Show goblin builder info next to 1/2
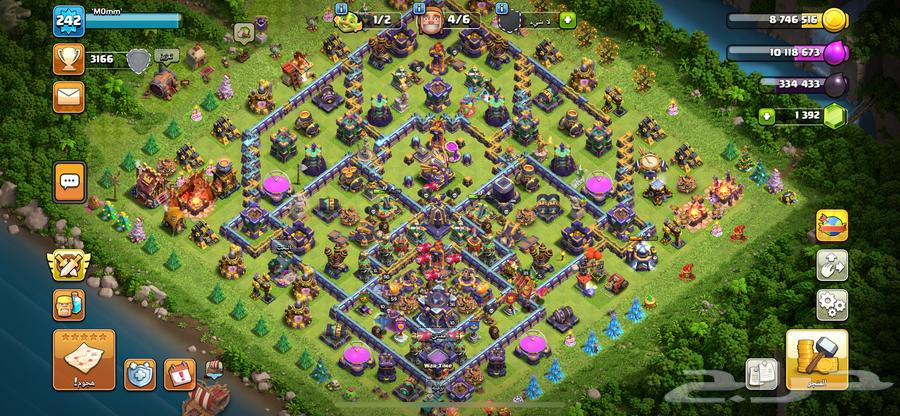The width and height of the screenshot is (900, 416). (x=341, y=9)
